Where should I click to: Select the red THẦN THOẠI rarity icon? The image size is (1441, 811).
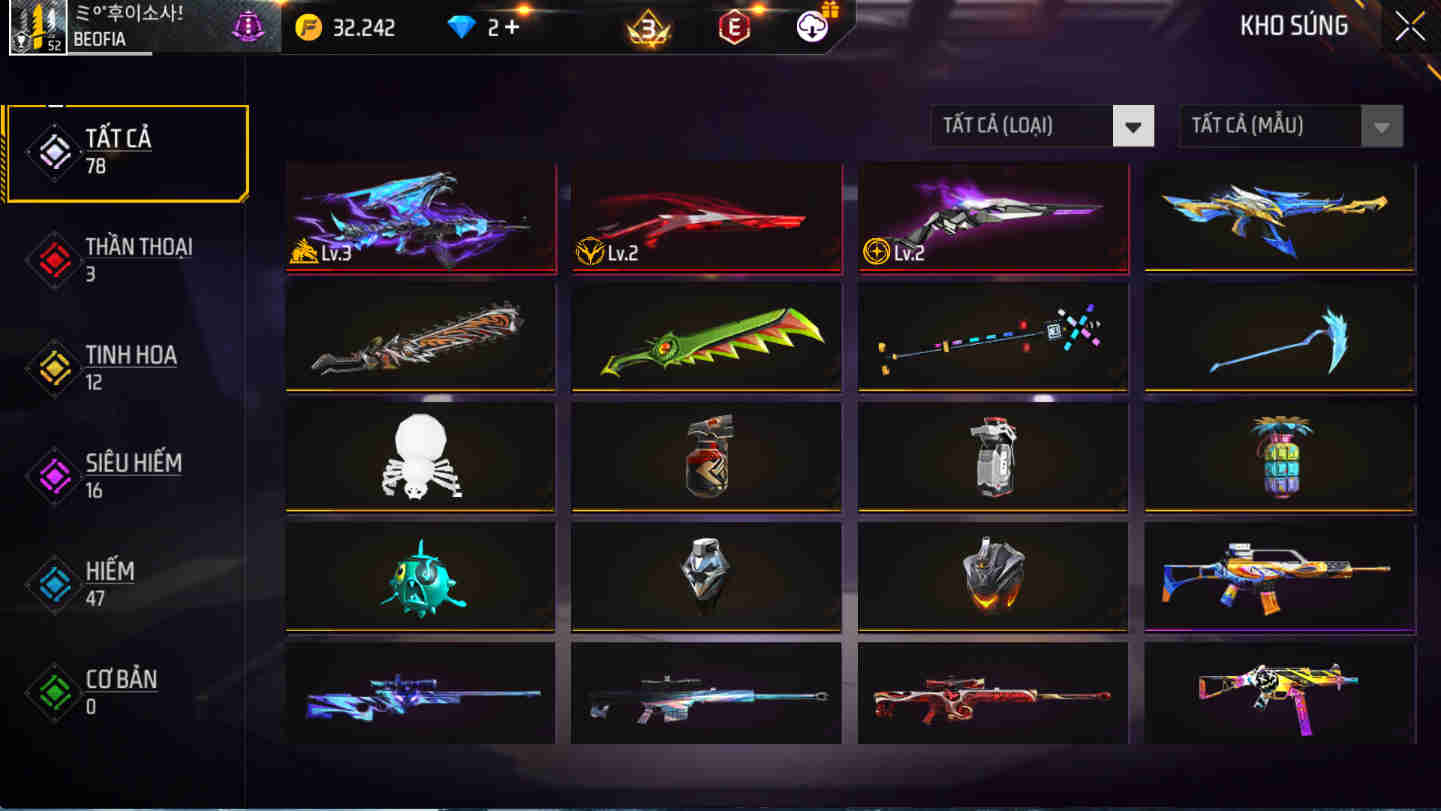pyautogui.click(x=53, y=259)
